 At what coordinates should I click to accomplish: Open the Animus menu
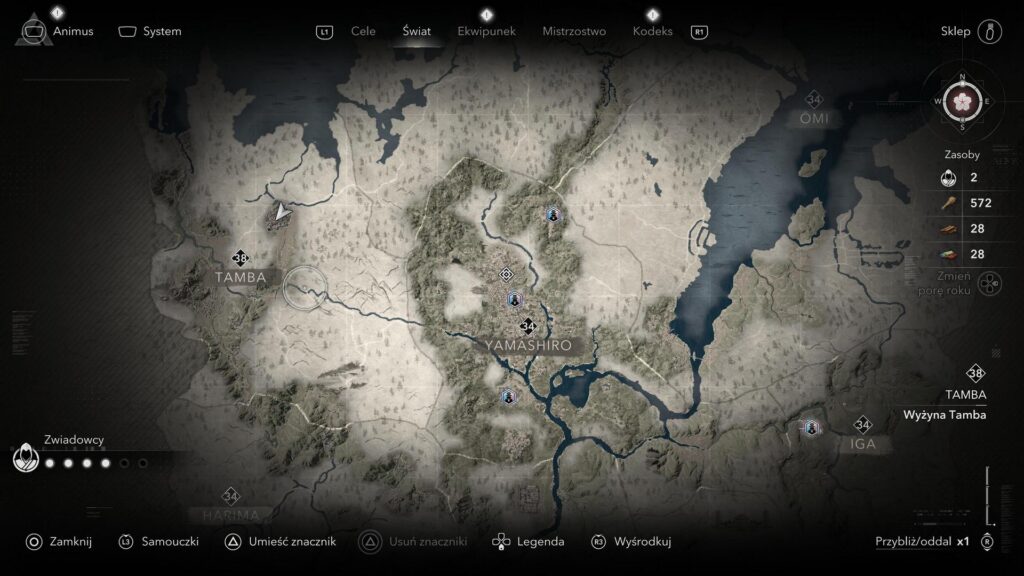(72, 31)
